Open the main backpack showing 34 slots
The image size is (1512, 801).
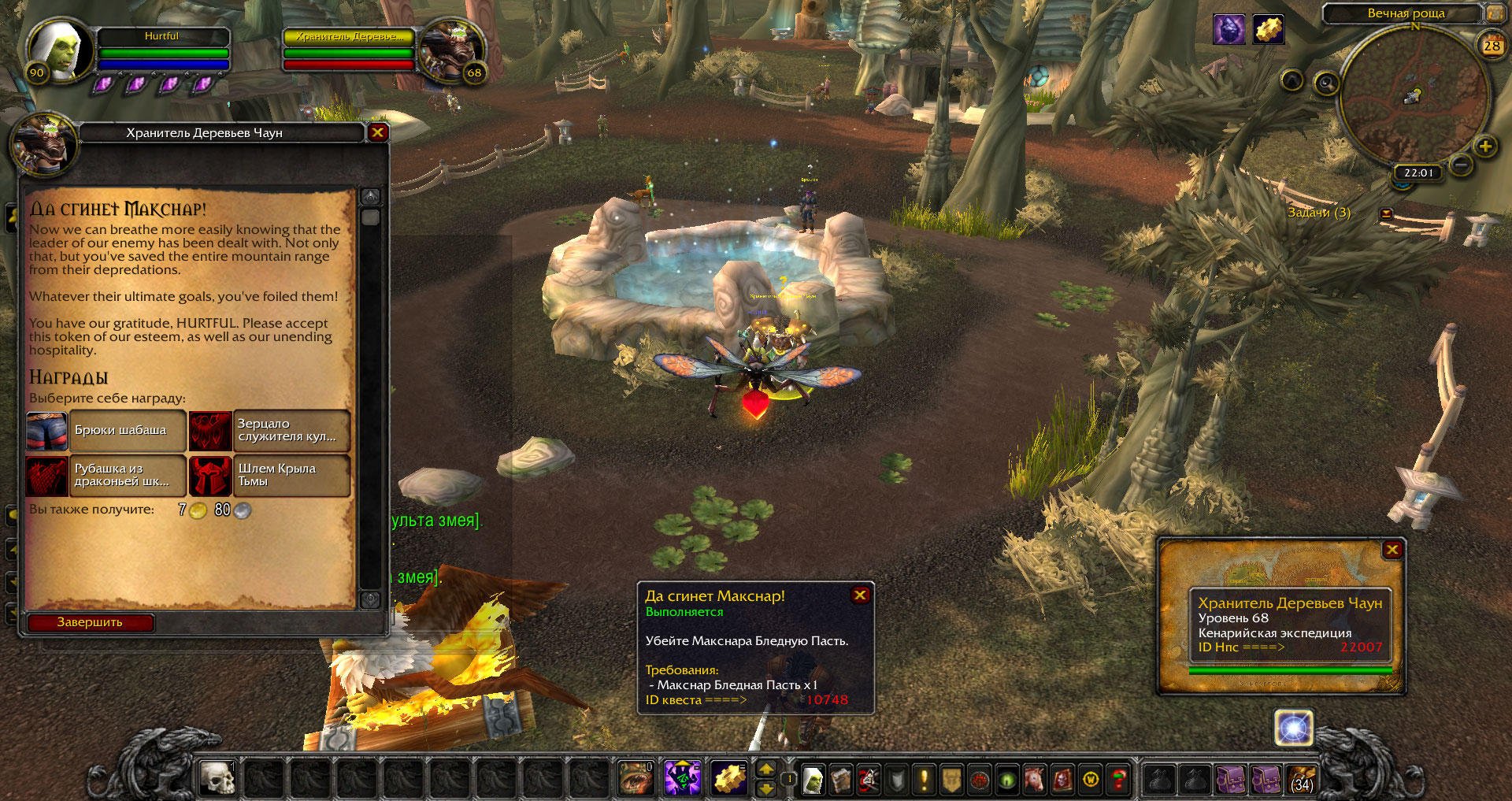pos(1302,780)
